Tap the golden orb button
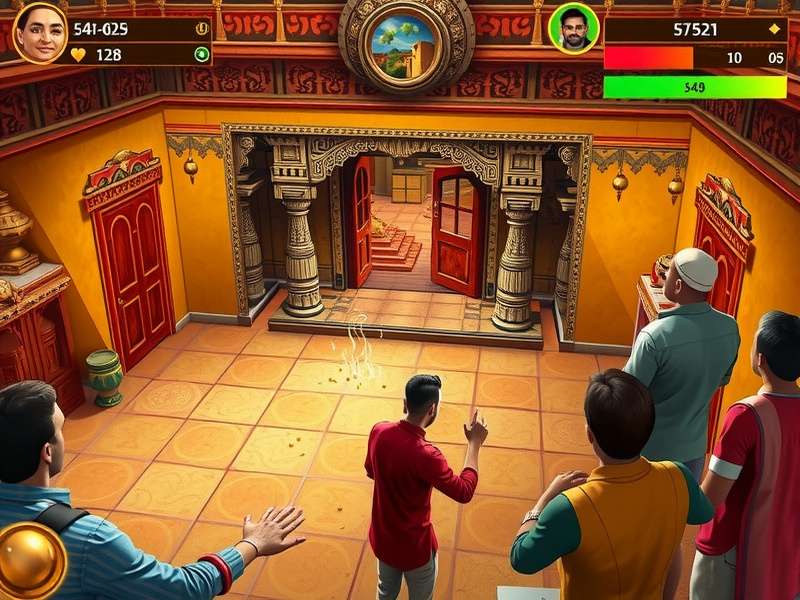Viewport: 800px width, 600px height. [x=31, y=560]
